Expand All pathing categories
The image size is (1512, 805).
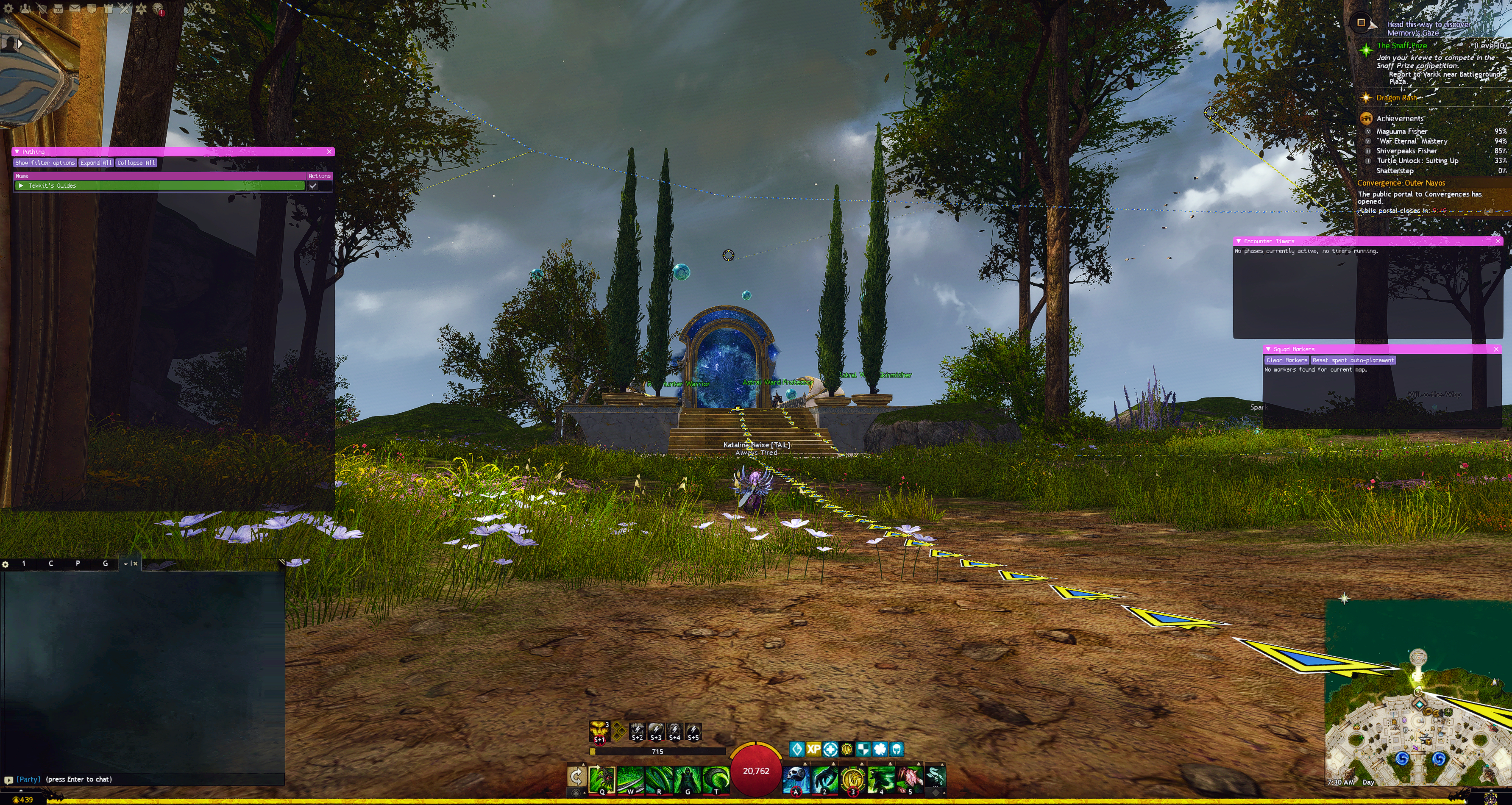[x=96, y=163]
